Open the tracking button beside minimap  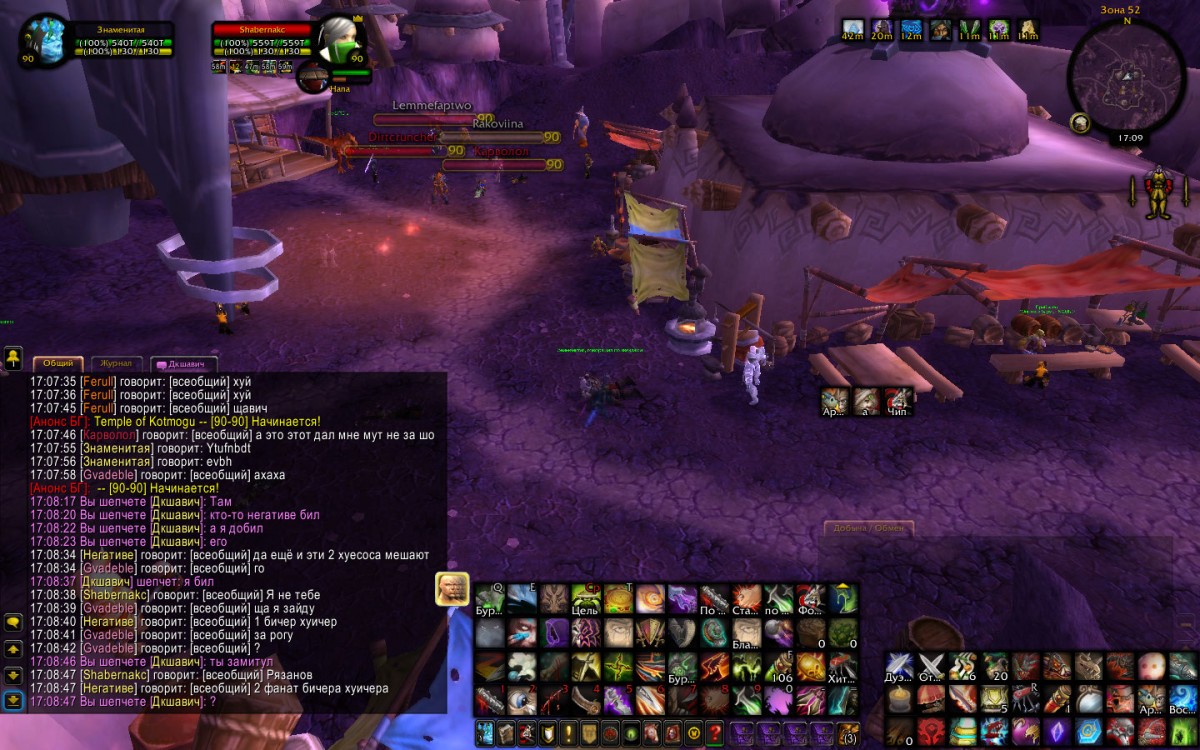coord(1080,122)
